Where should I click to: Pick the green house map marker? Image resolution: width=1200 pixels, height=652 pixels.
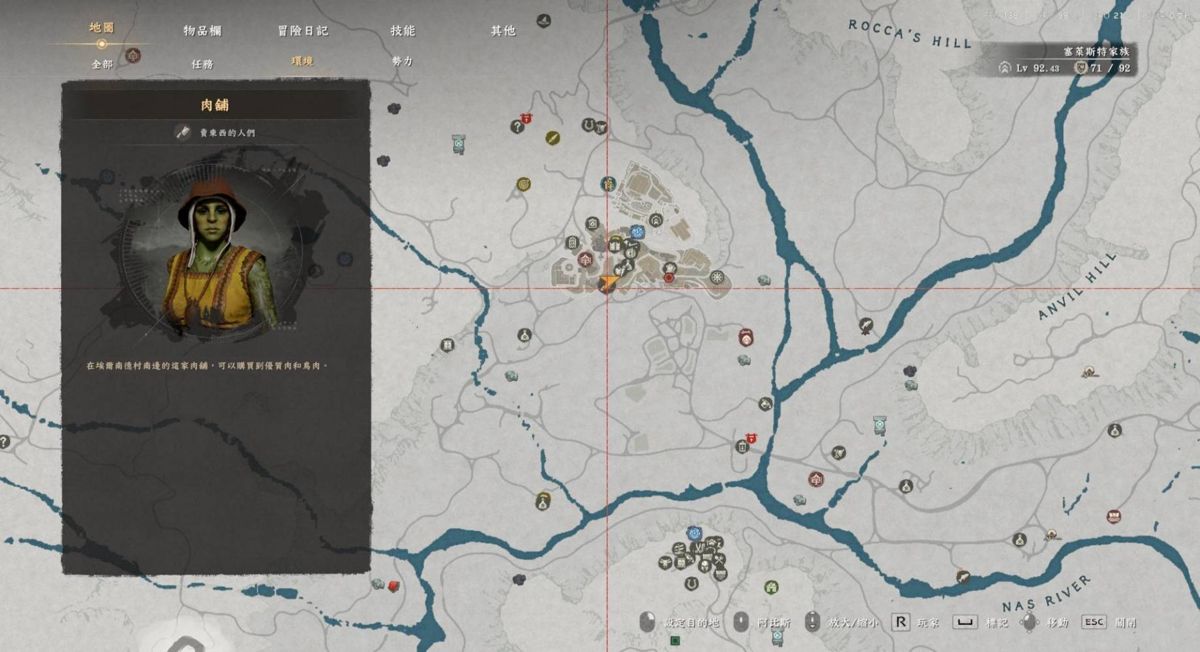pos(771,587)
